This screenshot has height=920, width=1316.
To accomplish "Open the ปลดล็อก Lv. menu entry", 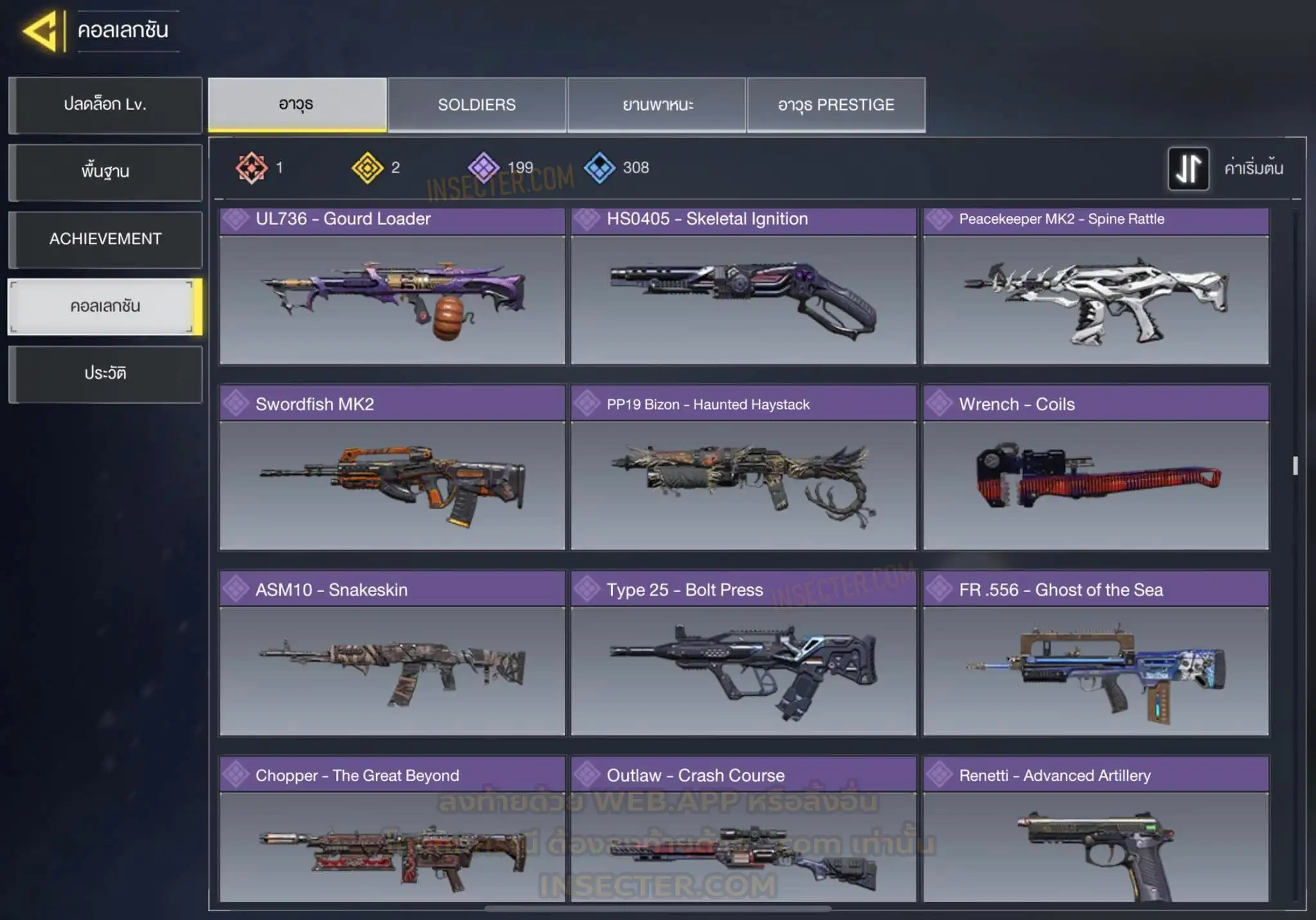I will pos(105,105).
